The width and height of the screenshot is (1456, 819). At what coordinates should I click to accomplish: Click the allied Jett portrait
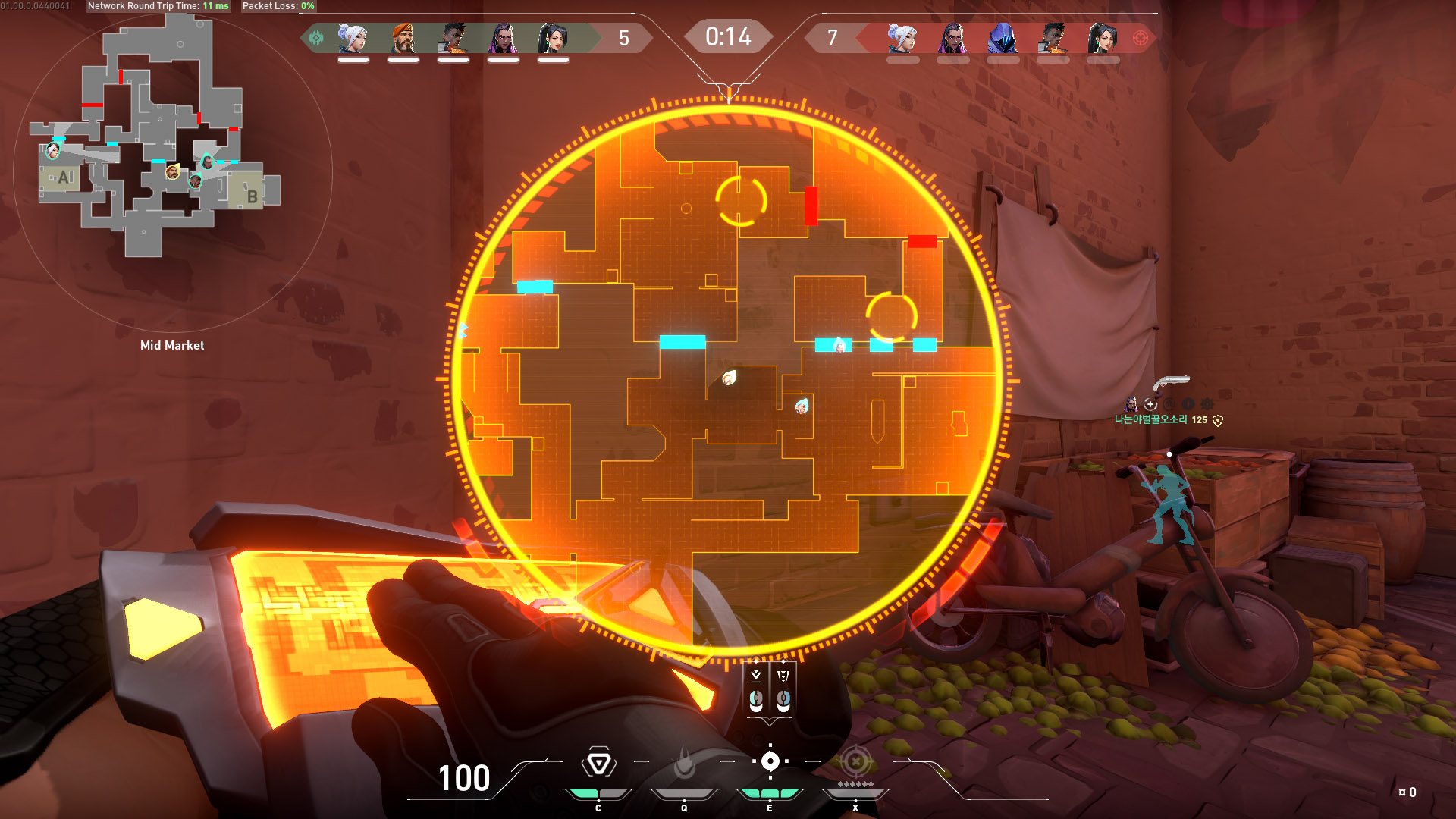tap(353, 38)
